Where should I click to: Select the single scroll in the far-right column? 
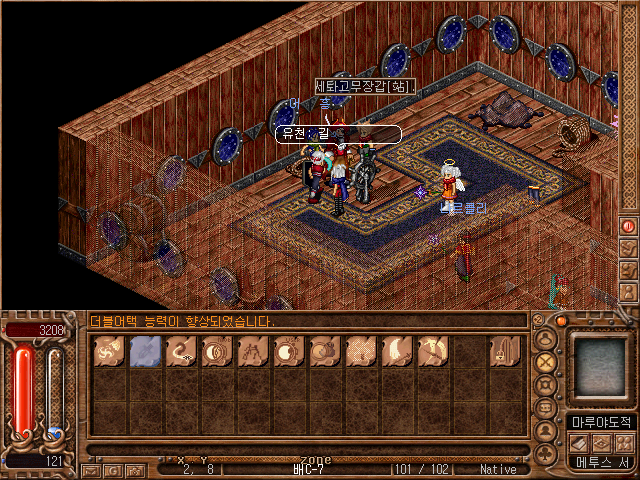point(504,352)
